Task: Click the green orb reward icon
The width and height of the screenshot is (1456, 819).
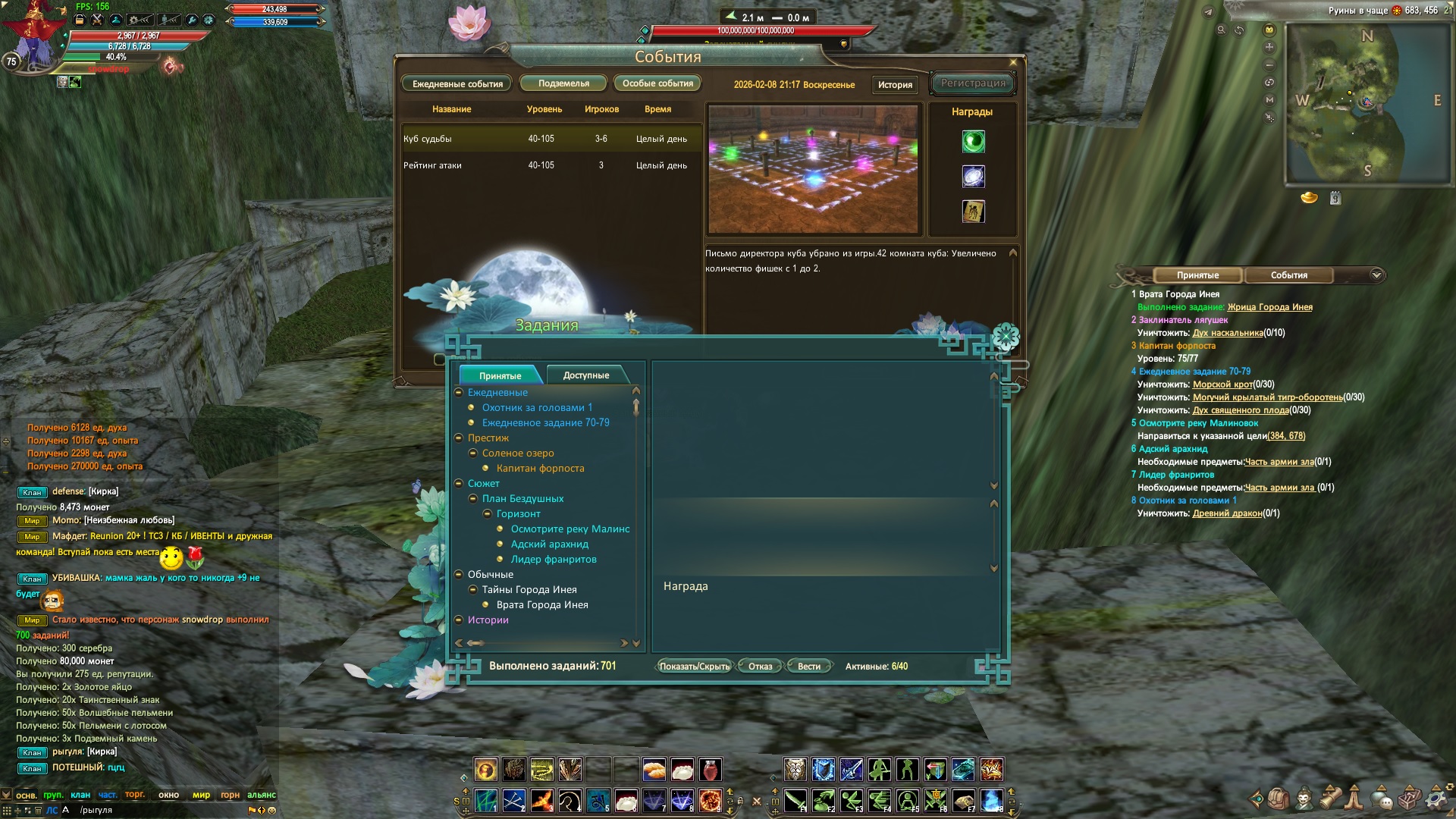Action: (973, 142)
